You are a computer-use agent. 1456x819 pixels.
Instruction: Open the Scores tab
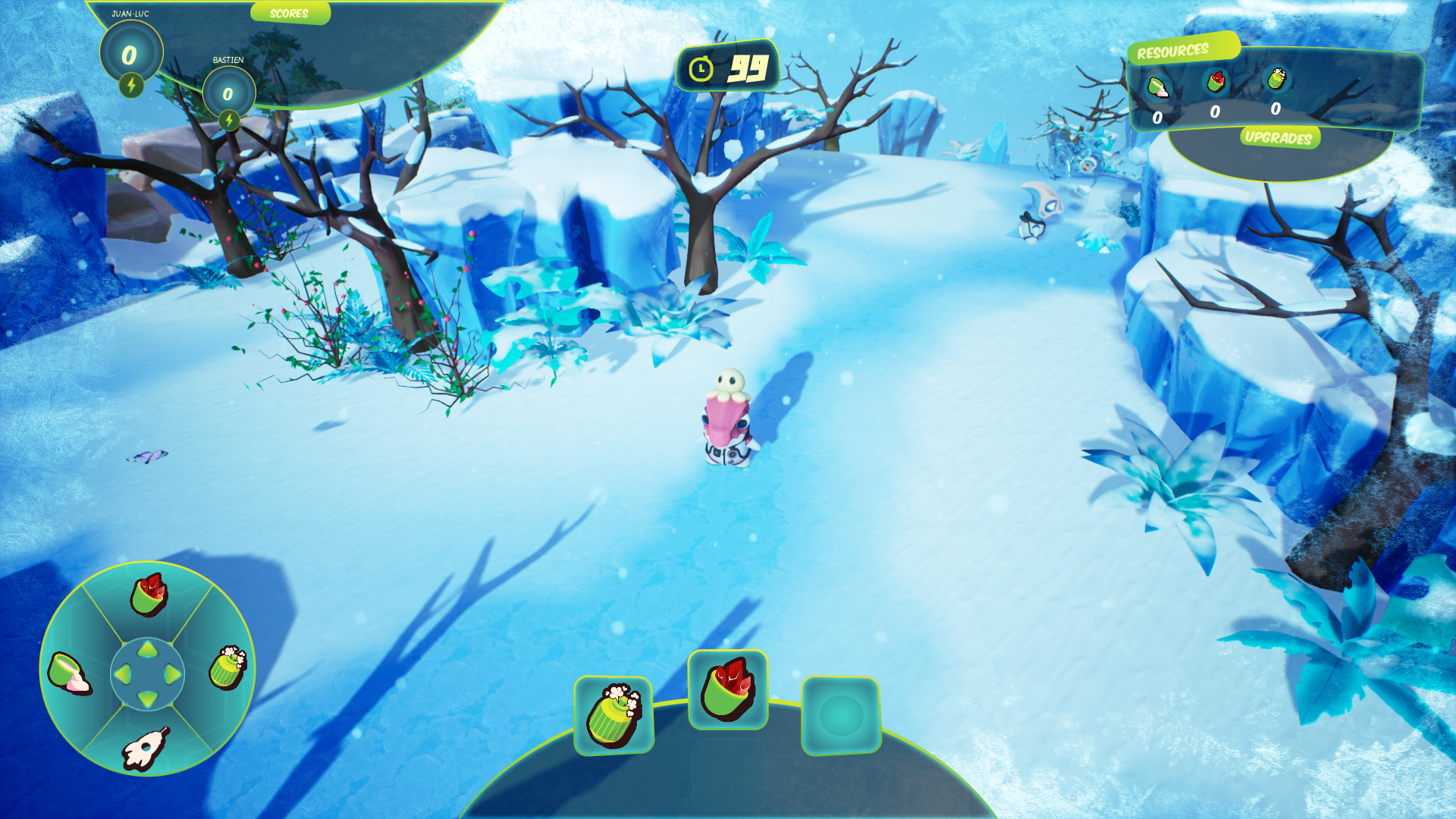tap(289, 13)
